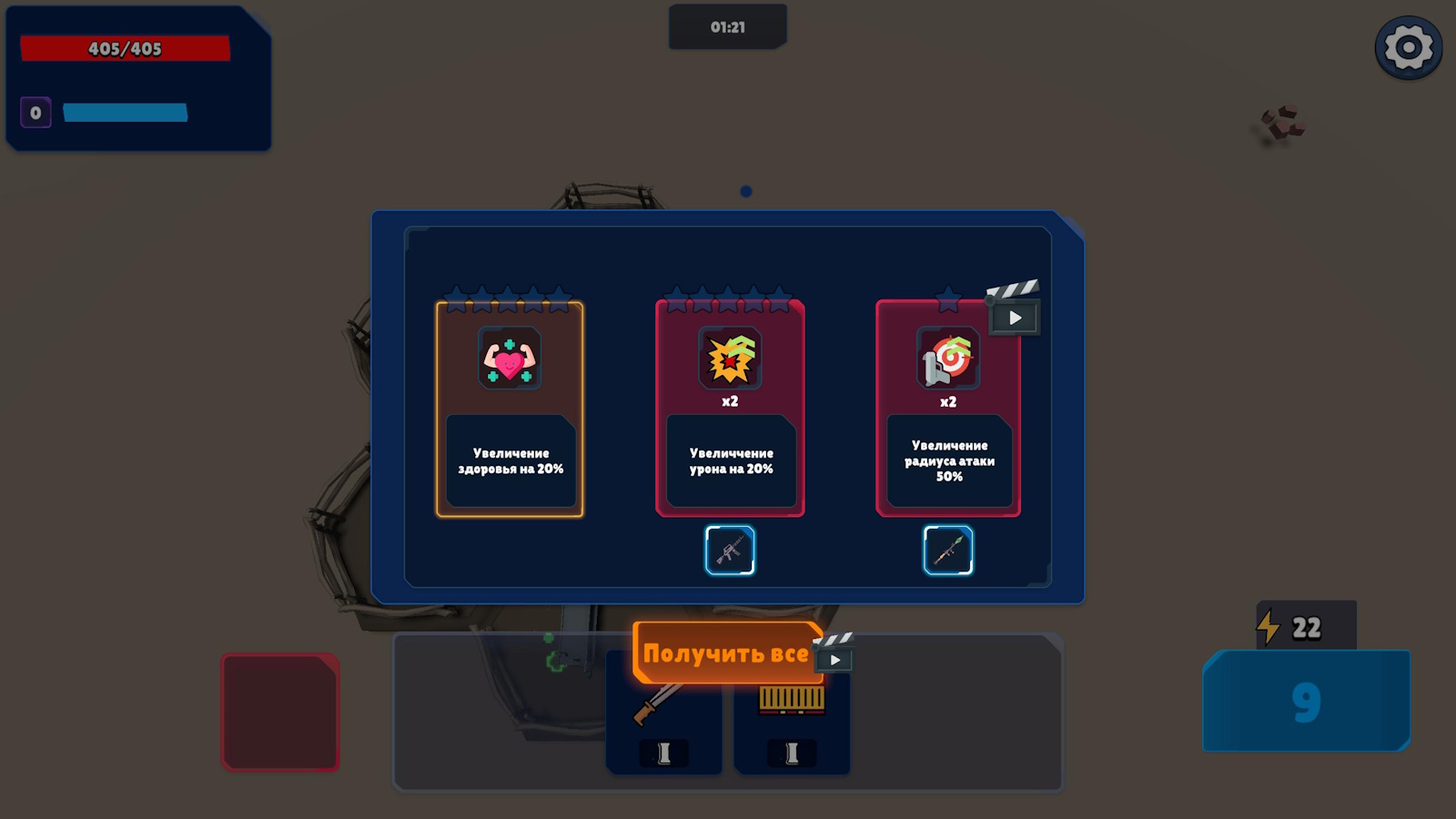The height and width of the screenshot is (819, 1456).
Task: Open the settings gear
Action: (x=1407, y=45)
